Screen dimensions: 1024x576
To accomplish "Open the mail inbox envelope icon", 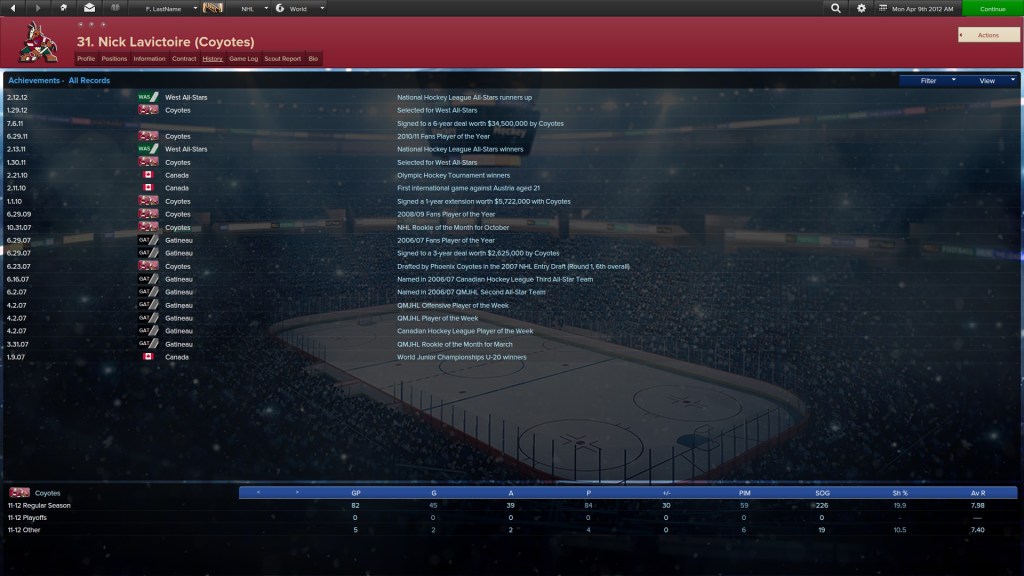I will click(89, 8).
